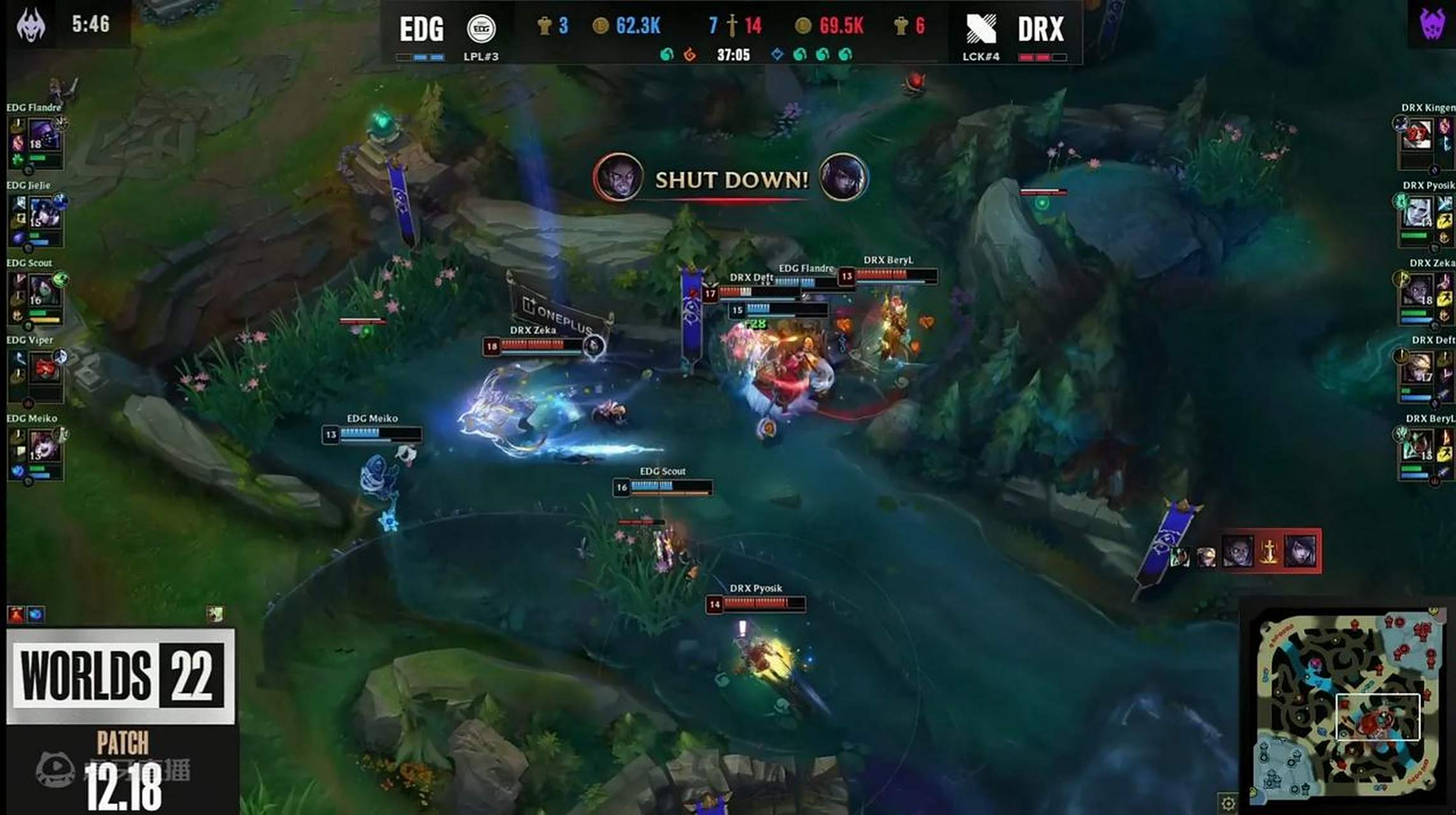
Task: Click the ocean drake icon near the timer
Action: pos(666,55)
